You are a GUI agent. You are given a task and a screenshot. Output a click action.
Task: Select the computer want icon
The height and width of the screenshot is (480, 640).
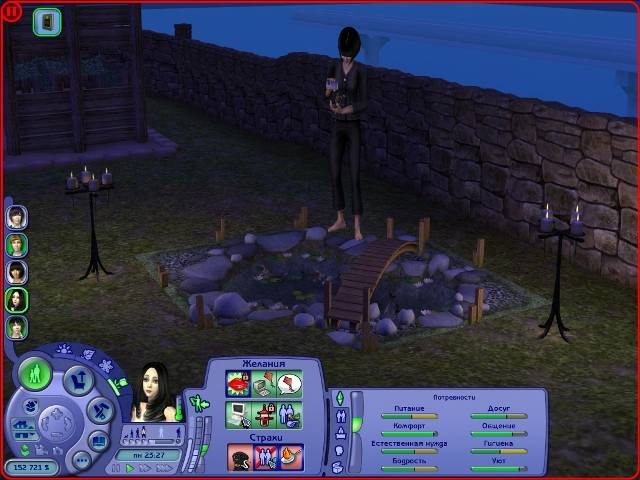pos(238,412)
